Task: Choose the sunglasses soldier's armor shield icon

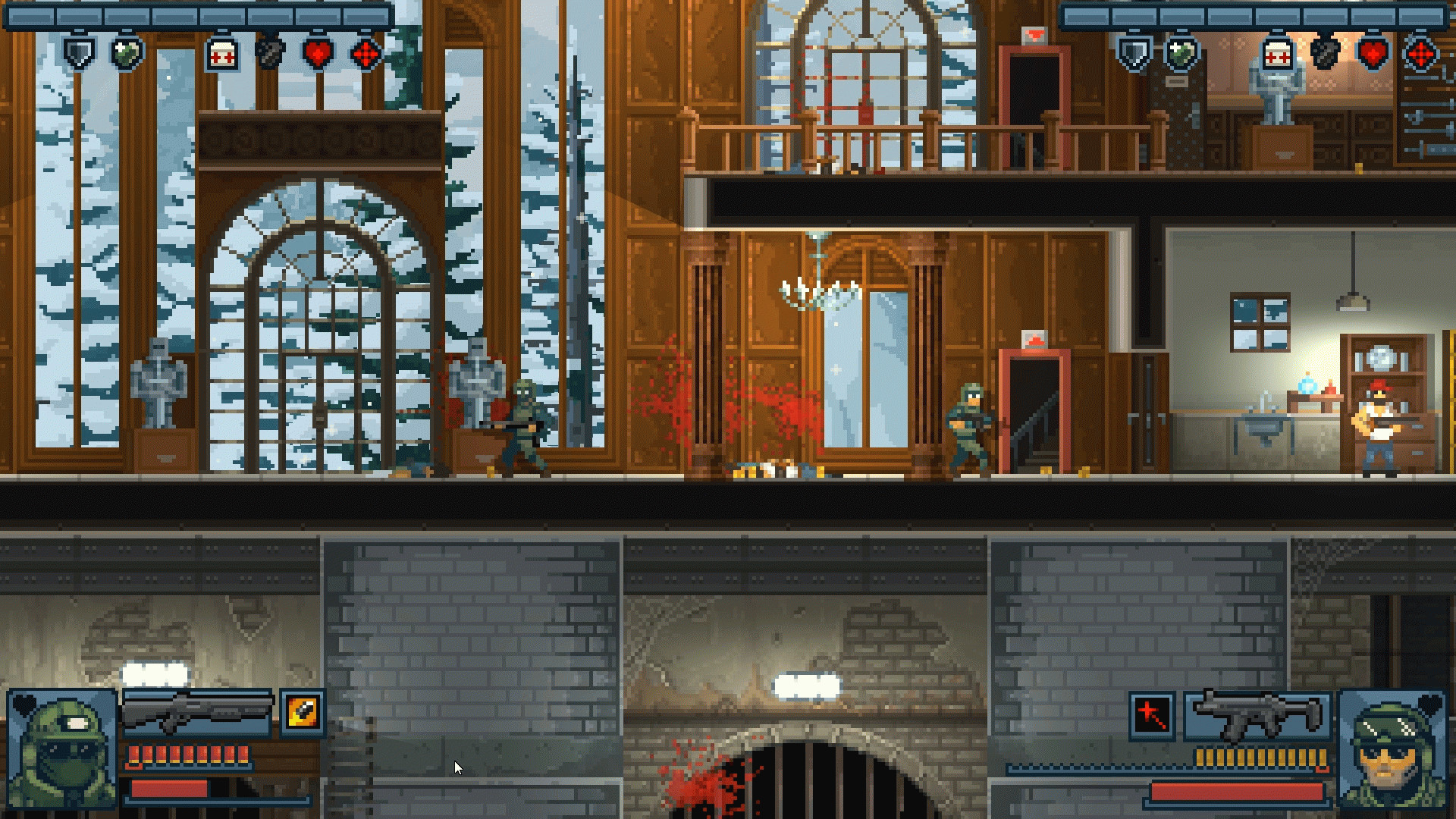Action: tap(1134, 54)
